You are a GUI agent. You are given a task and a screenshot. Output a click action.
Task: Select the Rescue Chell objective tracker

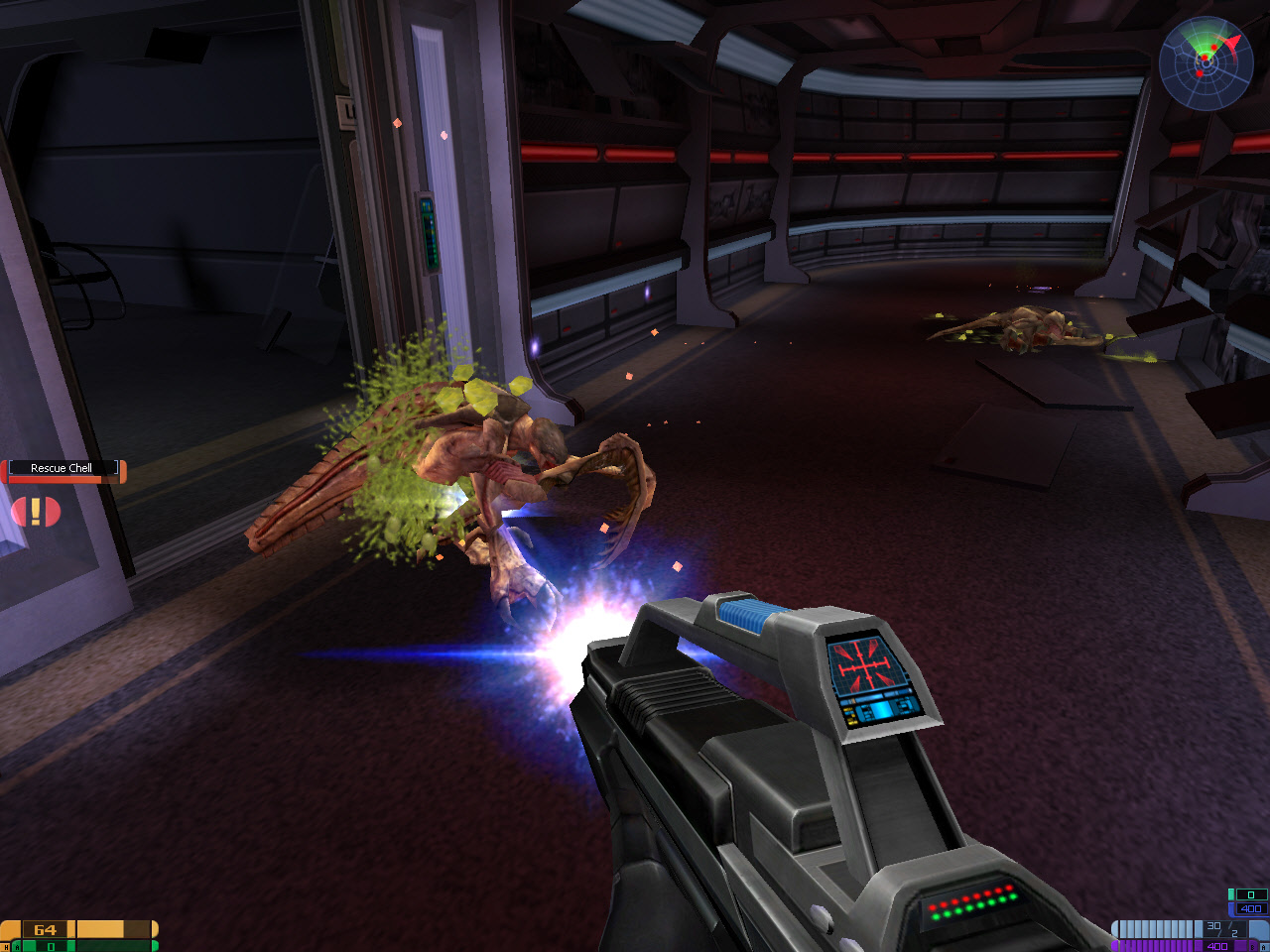pyautogui.click(x=63, y=469)
